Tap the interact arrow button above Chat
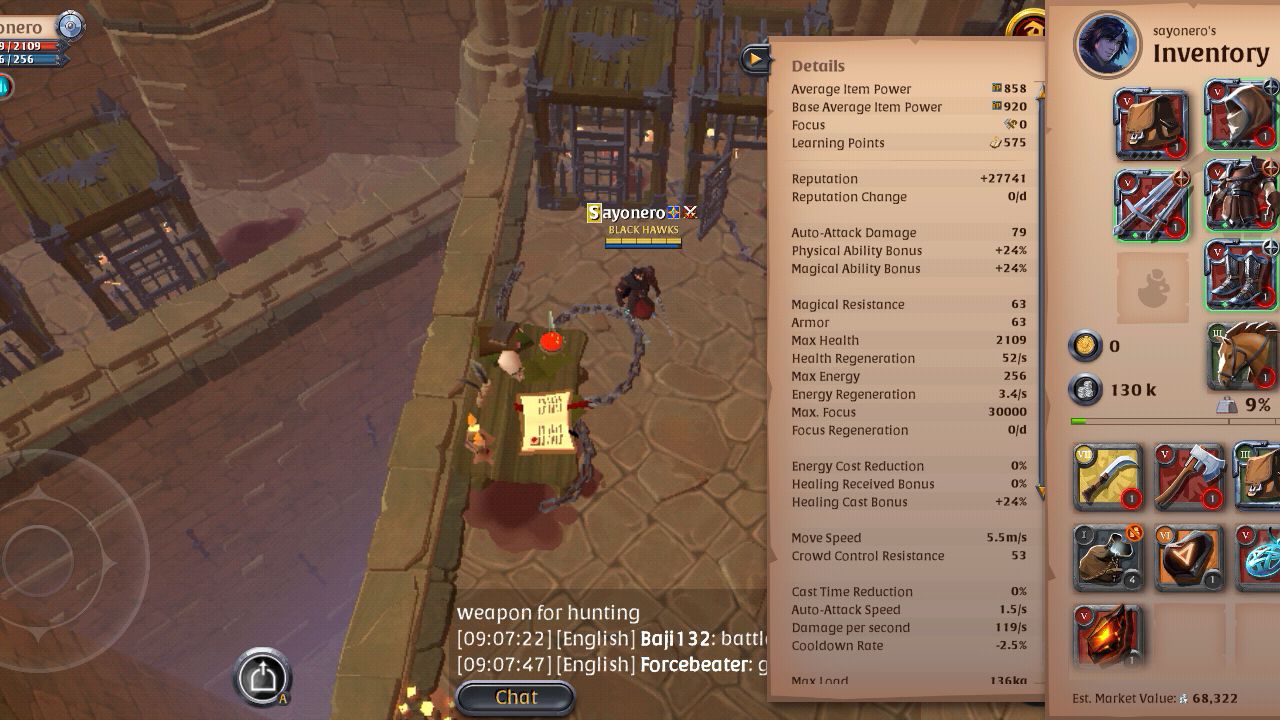1280x720 pixels. (263, 677)
